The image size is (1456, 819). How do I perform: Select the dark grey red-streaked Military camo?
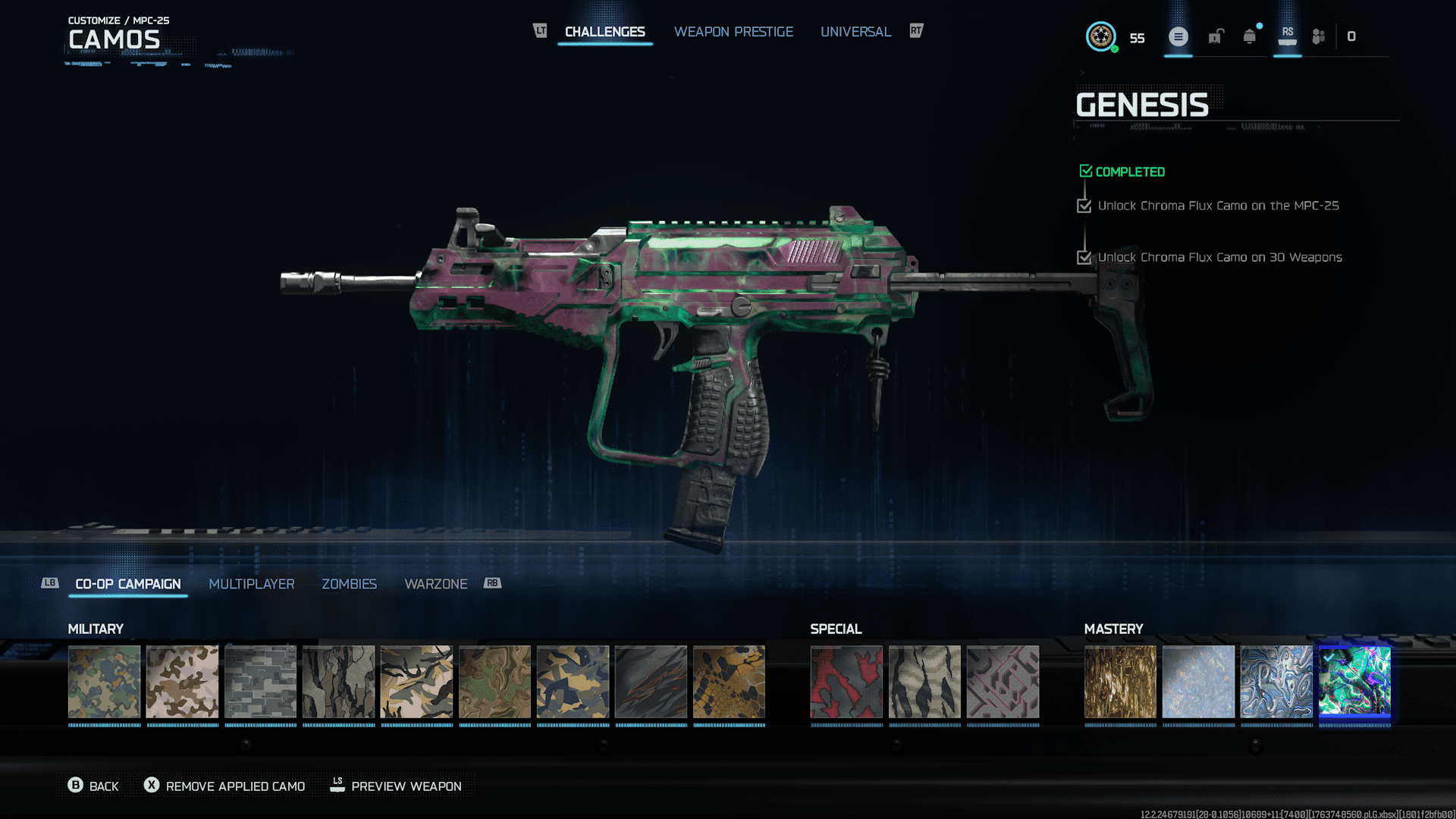651,682
